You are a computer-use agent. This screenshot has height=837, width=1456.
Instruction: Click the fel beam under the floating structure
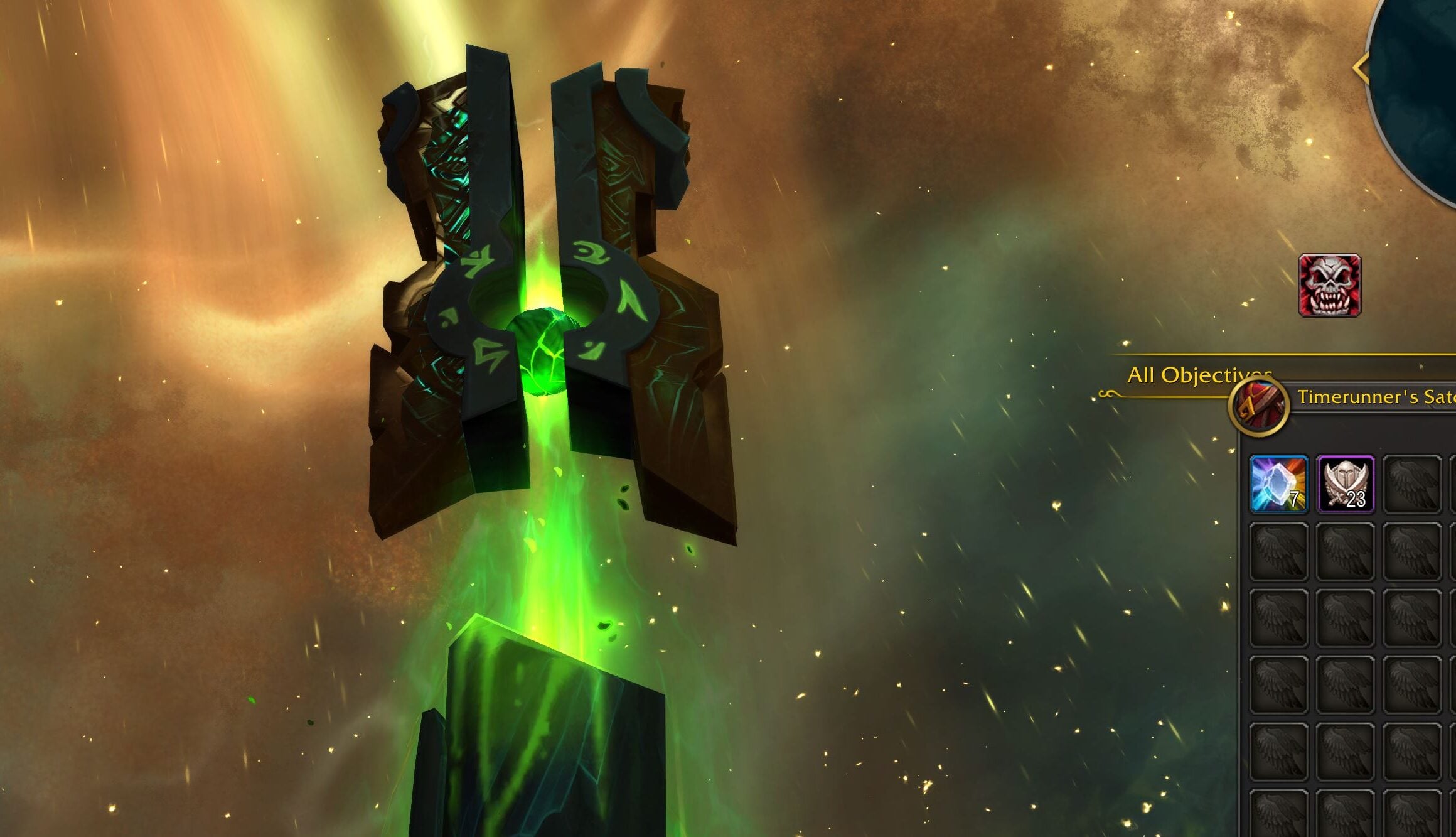point(552,565)
